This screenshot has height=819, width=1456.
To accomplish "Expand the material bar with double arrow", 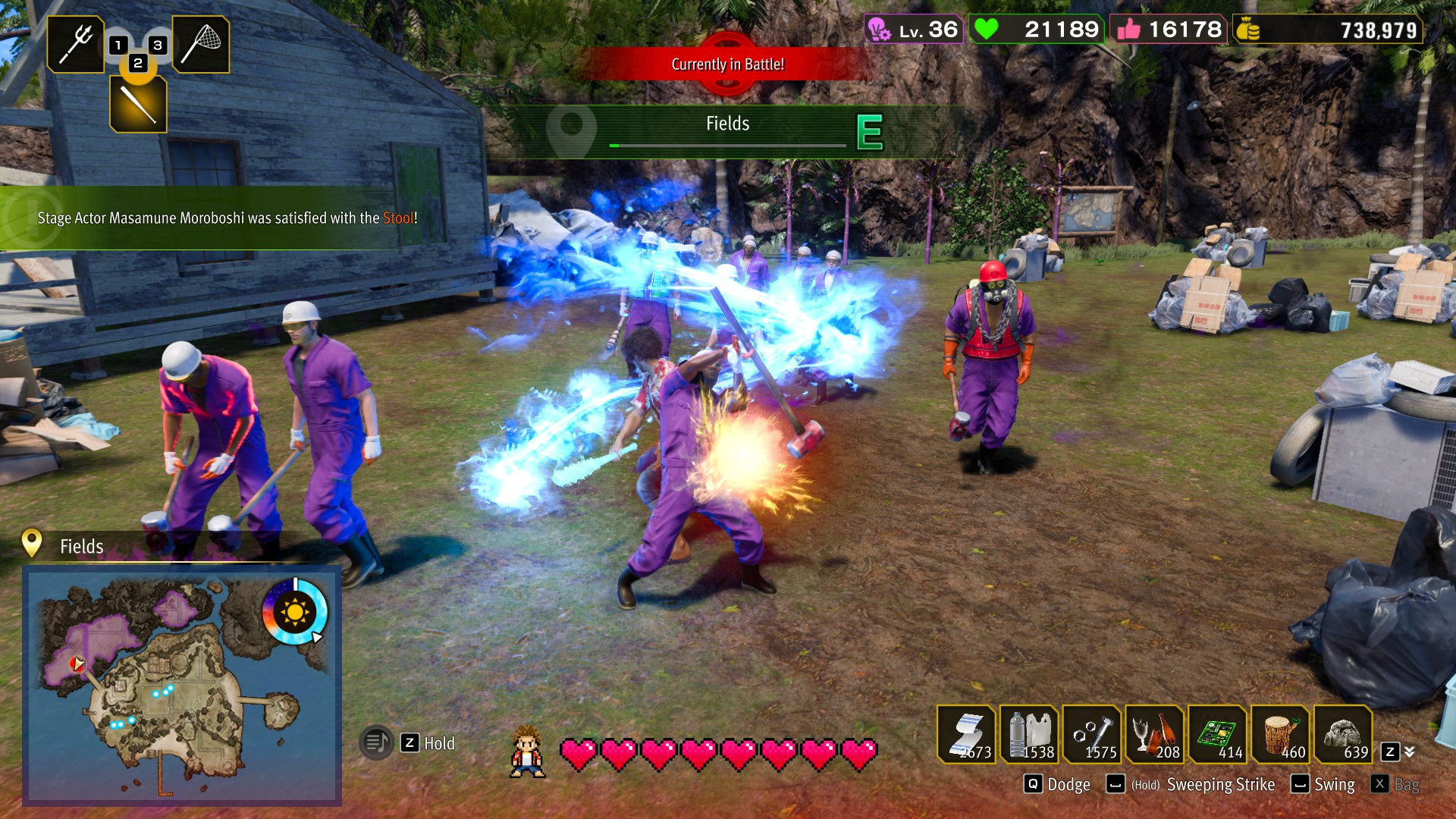I will tap(1409, 752).
